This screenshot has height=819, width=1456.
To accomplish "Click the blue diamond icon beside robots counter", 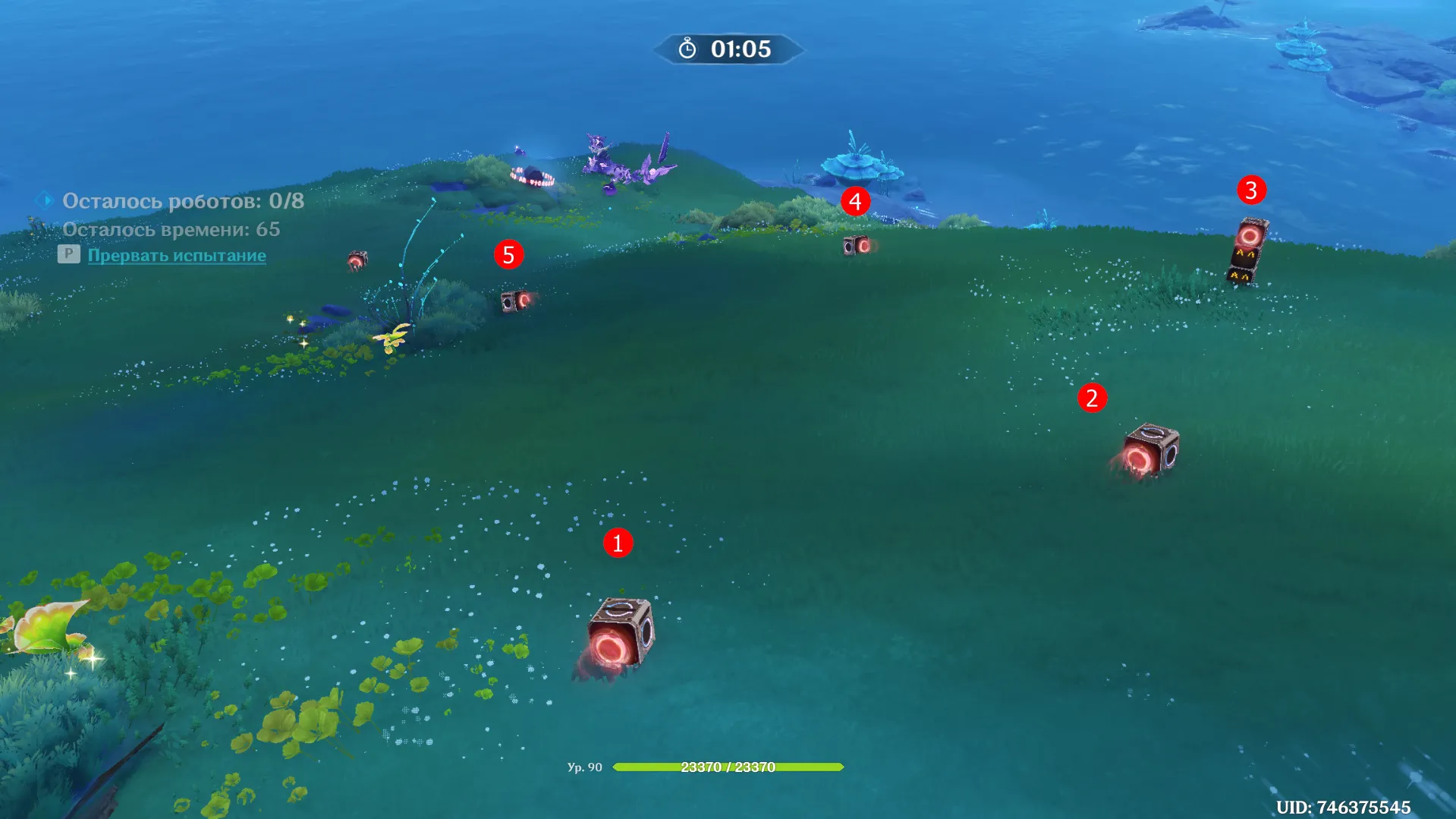I will tap(44, 200).
